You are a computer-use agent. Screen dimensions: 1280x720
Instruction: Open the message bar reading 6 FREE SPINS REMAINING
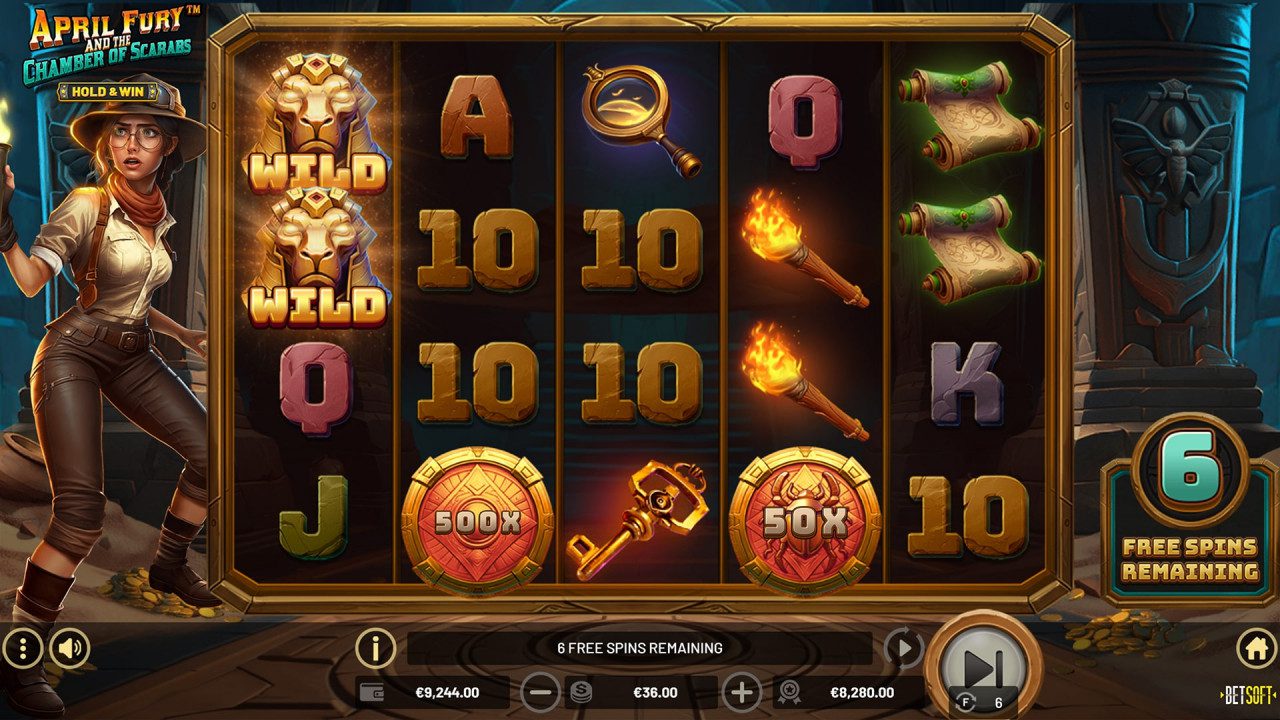tap(640, 648)
